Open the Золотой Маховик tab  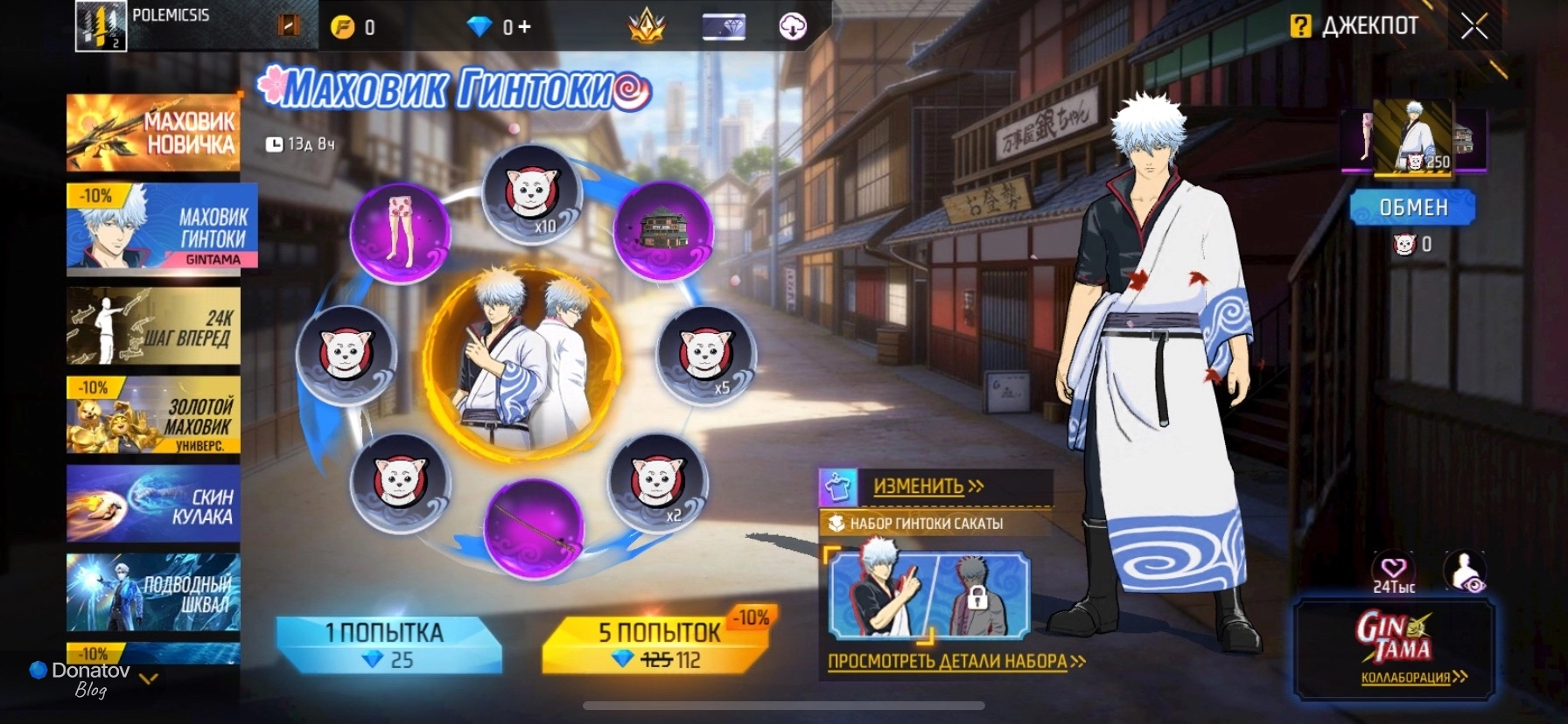[x=153, y=415]
